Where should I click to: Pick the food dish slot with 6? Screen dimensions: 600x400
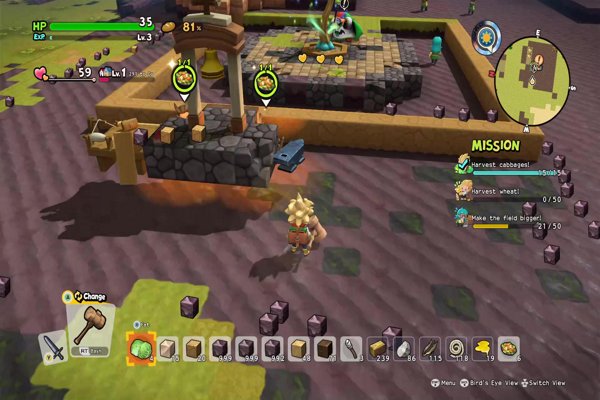tap(509, 348)
